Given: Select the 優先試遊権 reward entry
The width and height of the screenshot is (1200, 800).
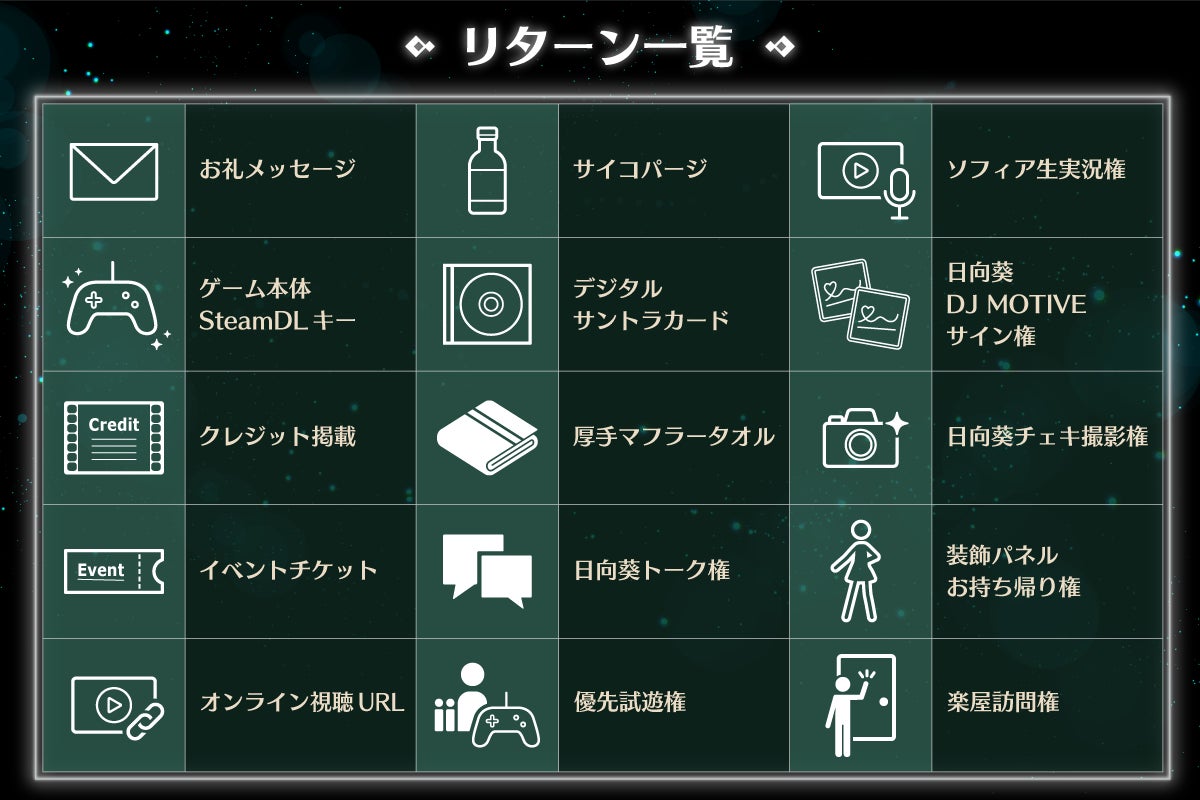Looking at the screenshot, I should click(629, 703).
